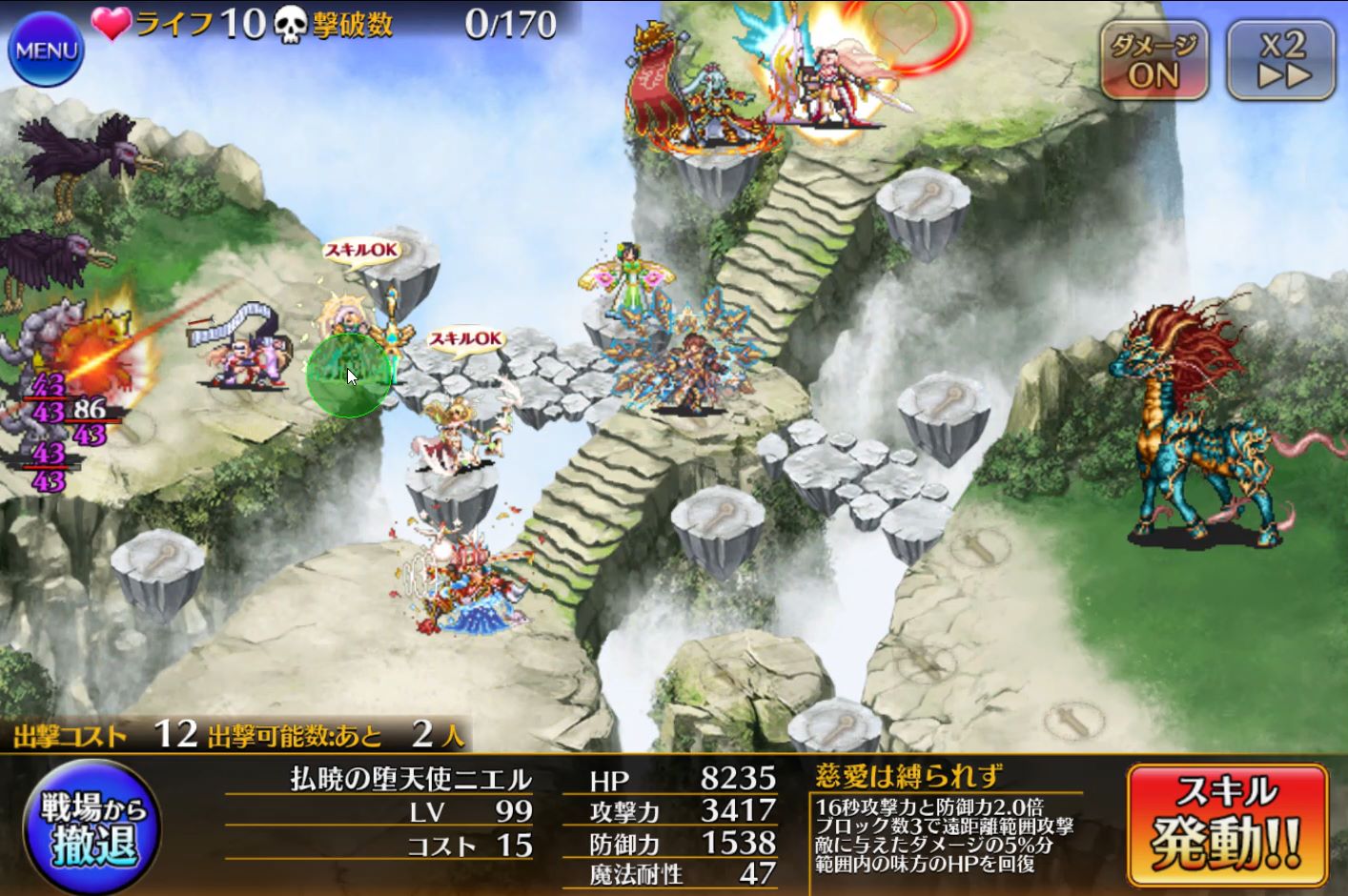Switch game speed with X2 button
The image size is (1348, 896).
pyautogui.click(x=1280, y=60)
